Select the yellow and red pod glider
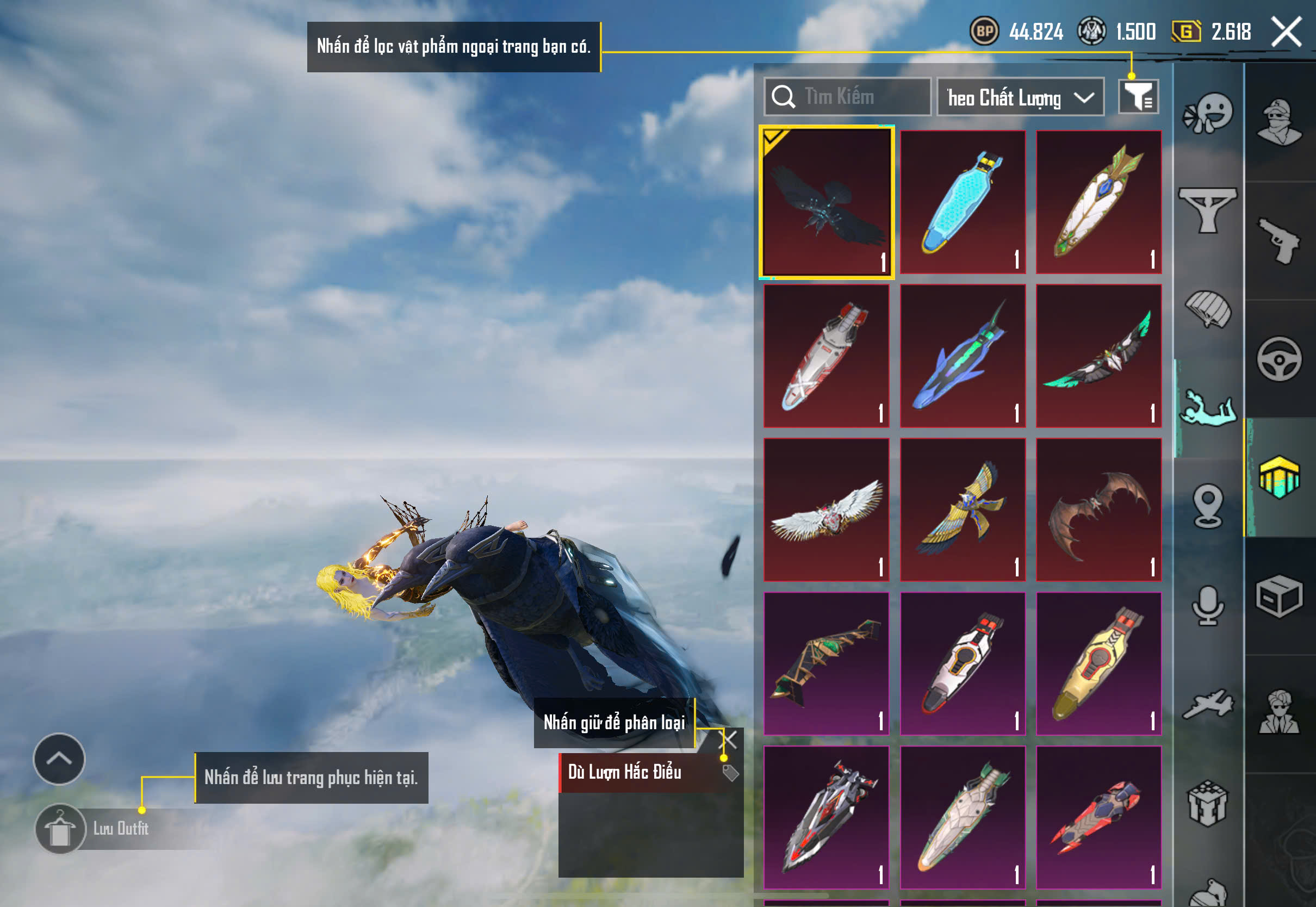The image size is (1316, 907). tap(1098, 664)
